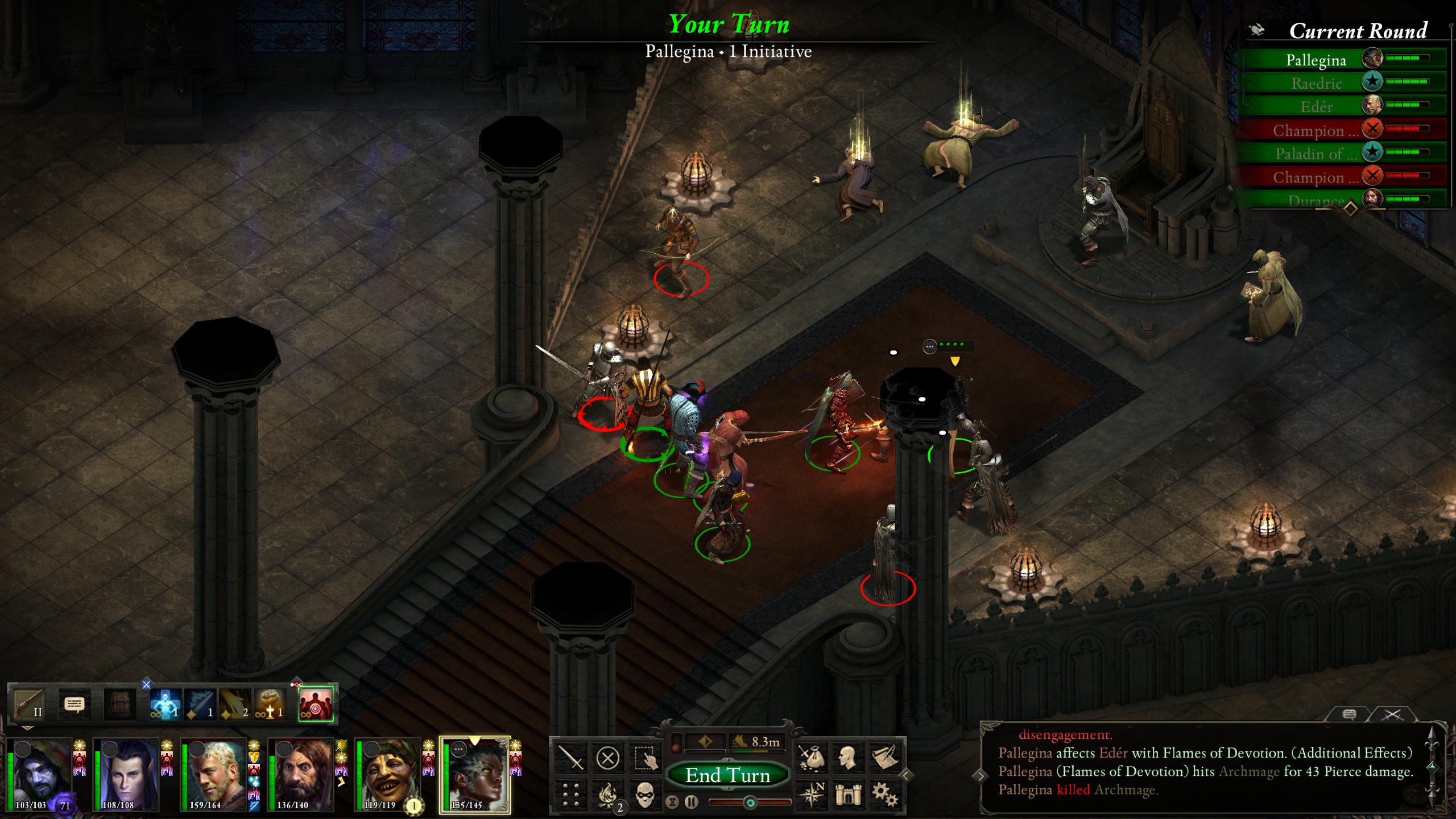
Task: Activate the highlighted Flames of Devotion ability
Action: click(x=317, y=705)
